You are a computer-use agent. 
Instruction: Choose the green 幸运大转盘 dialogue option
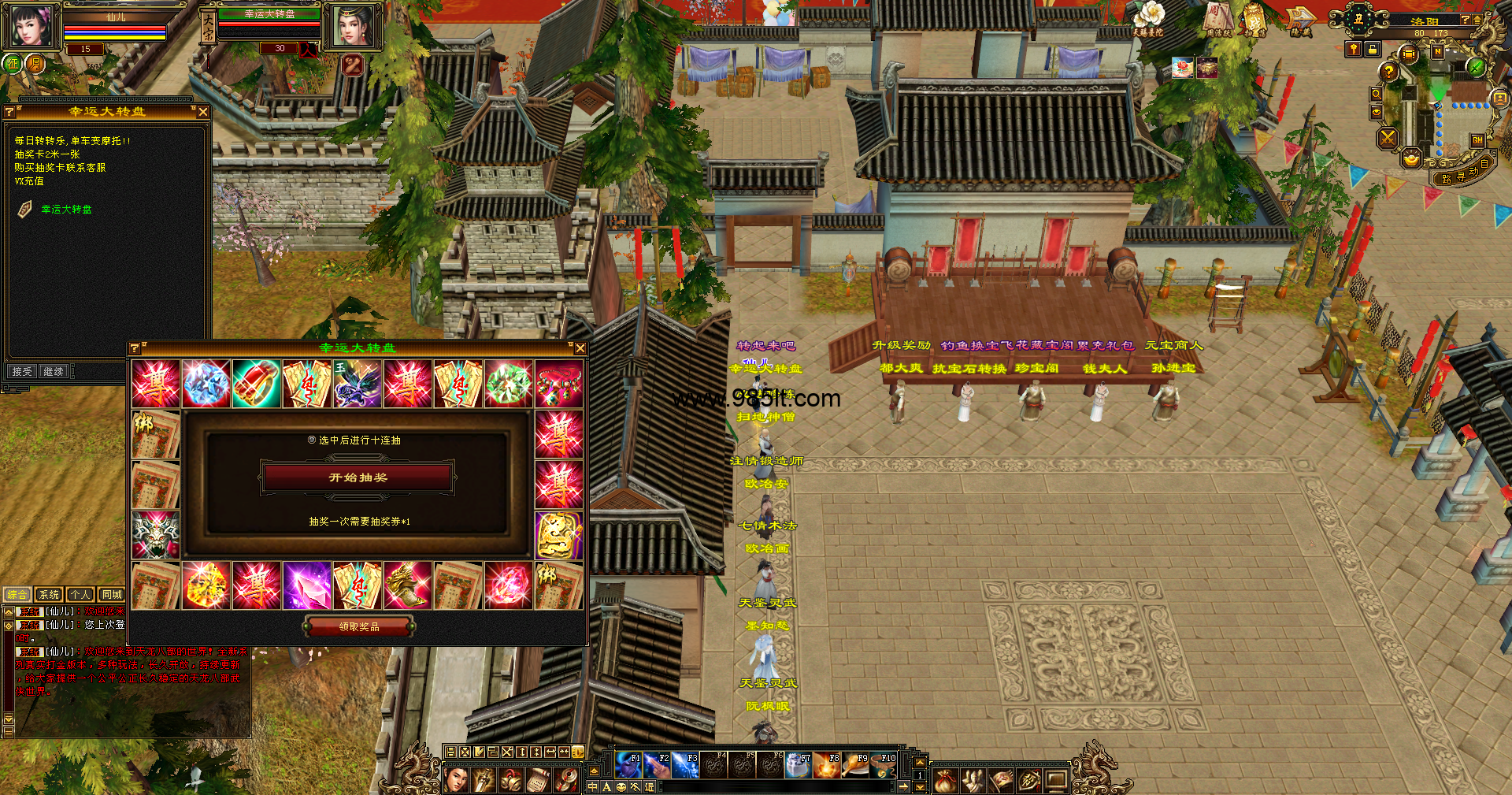(66, 210)
